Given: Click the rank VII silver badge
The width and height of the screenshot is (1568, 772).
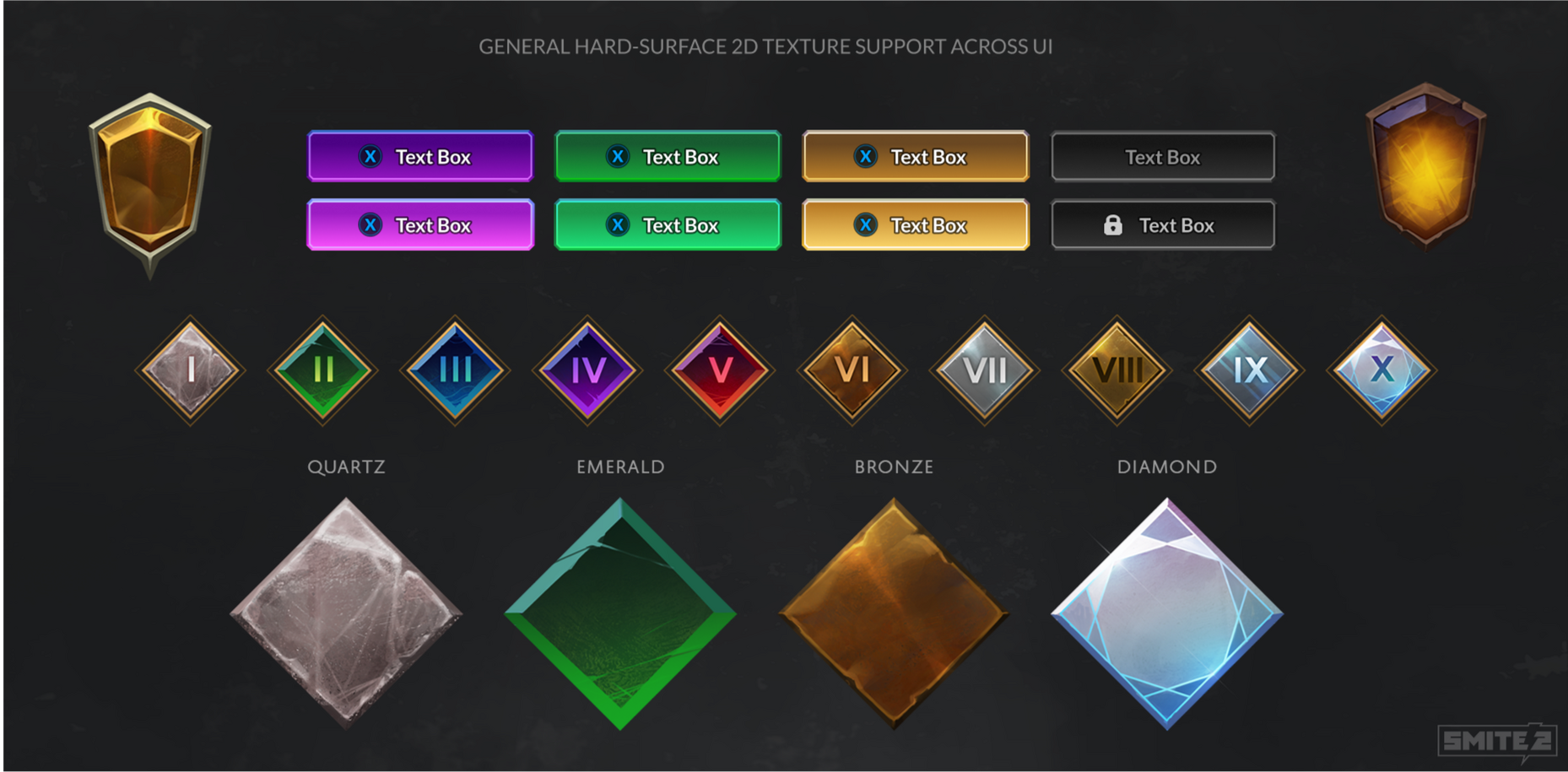Looking at the screenshot, I should click(x=984, y=371).
